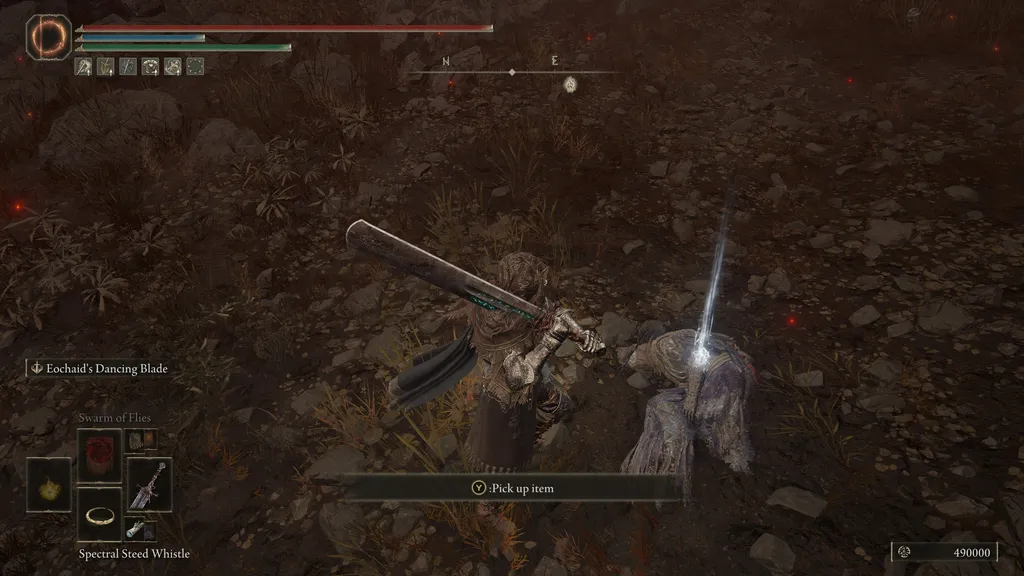Click the map marker on the compass
The image size is (1024, 576).
570,84
